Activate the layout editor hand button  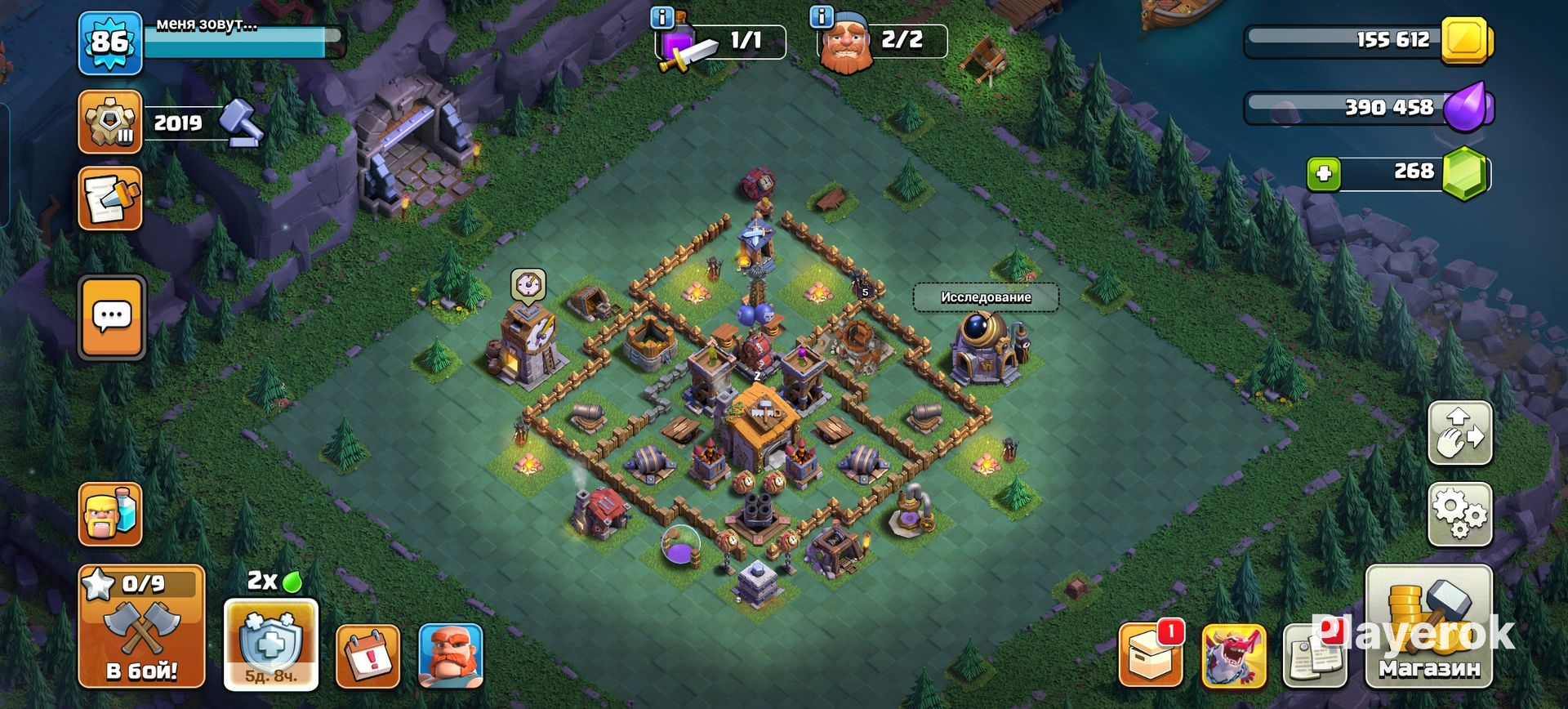(x=1459, y=433)
